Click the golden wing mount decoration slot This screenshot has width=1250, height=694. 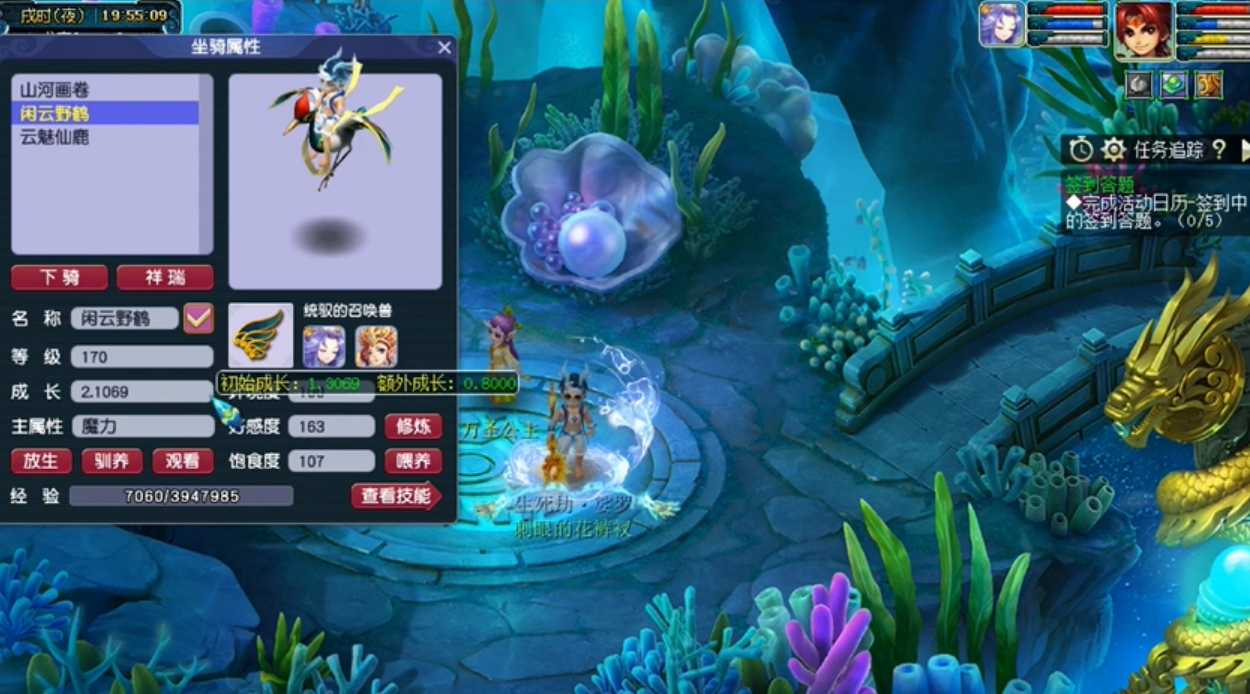(261, 337)
